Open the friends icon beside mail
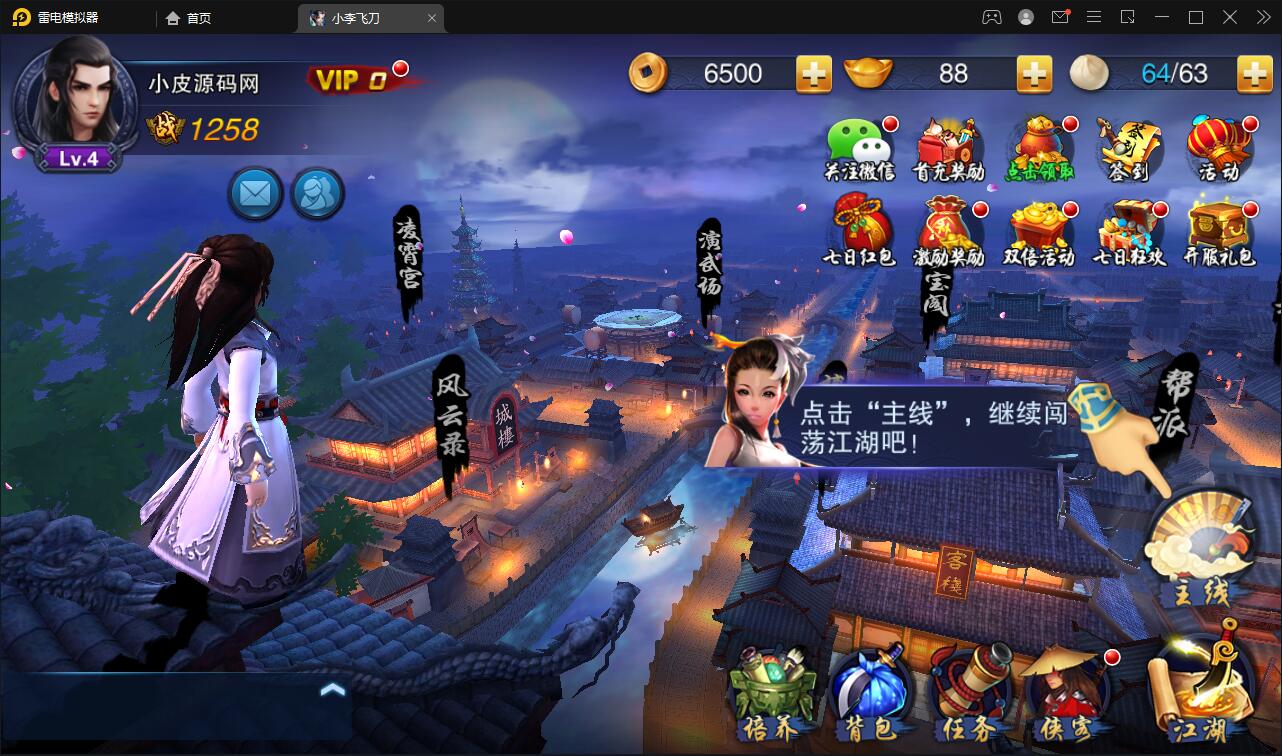Viewport: 1282px width, 756px height. tap(318, 193)
